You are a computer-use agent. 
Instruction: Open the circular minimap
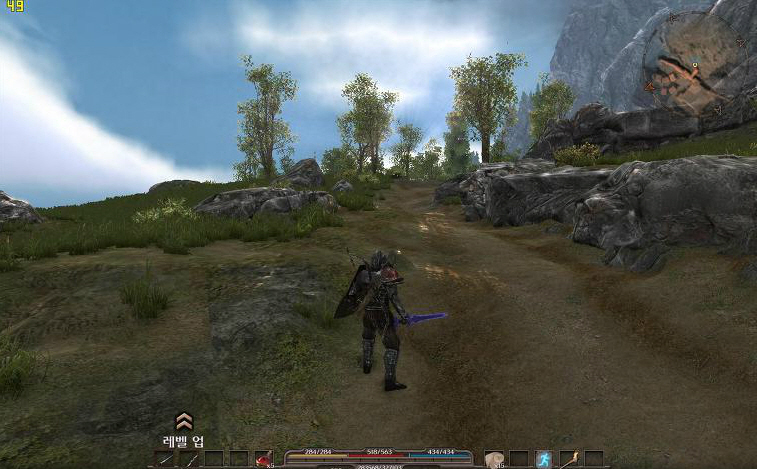(693, 60)
